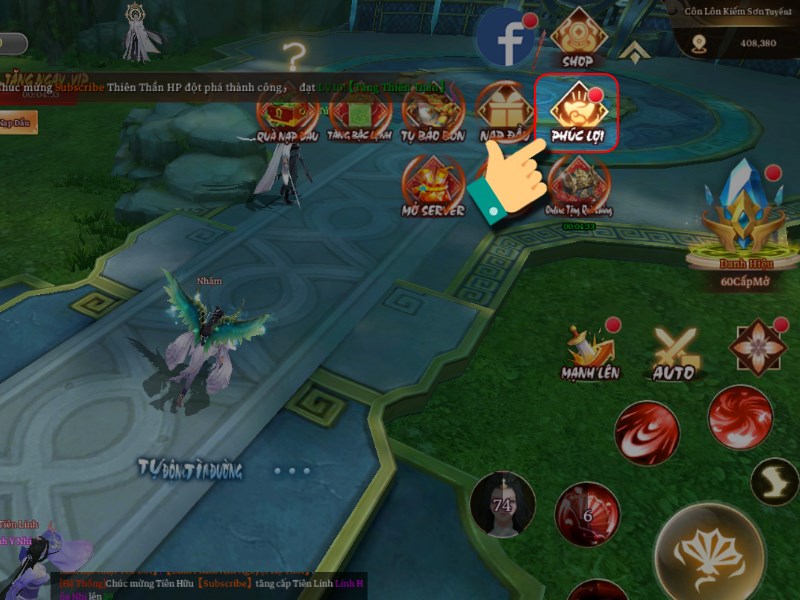Open the Mở Server event icon

point(431,186)
